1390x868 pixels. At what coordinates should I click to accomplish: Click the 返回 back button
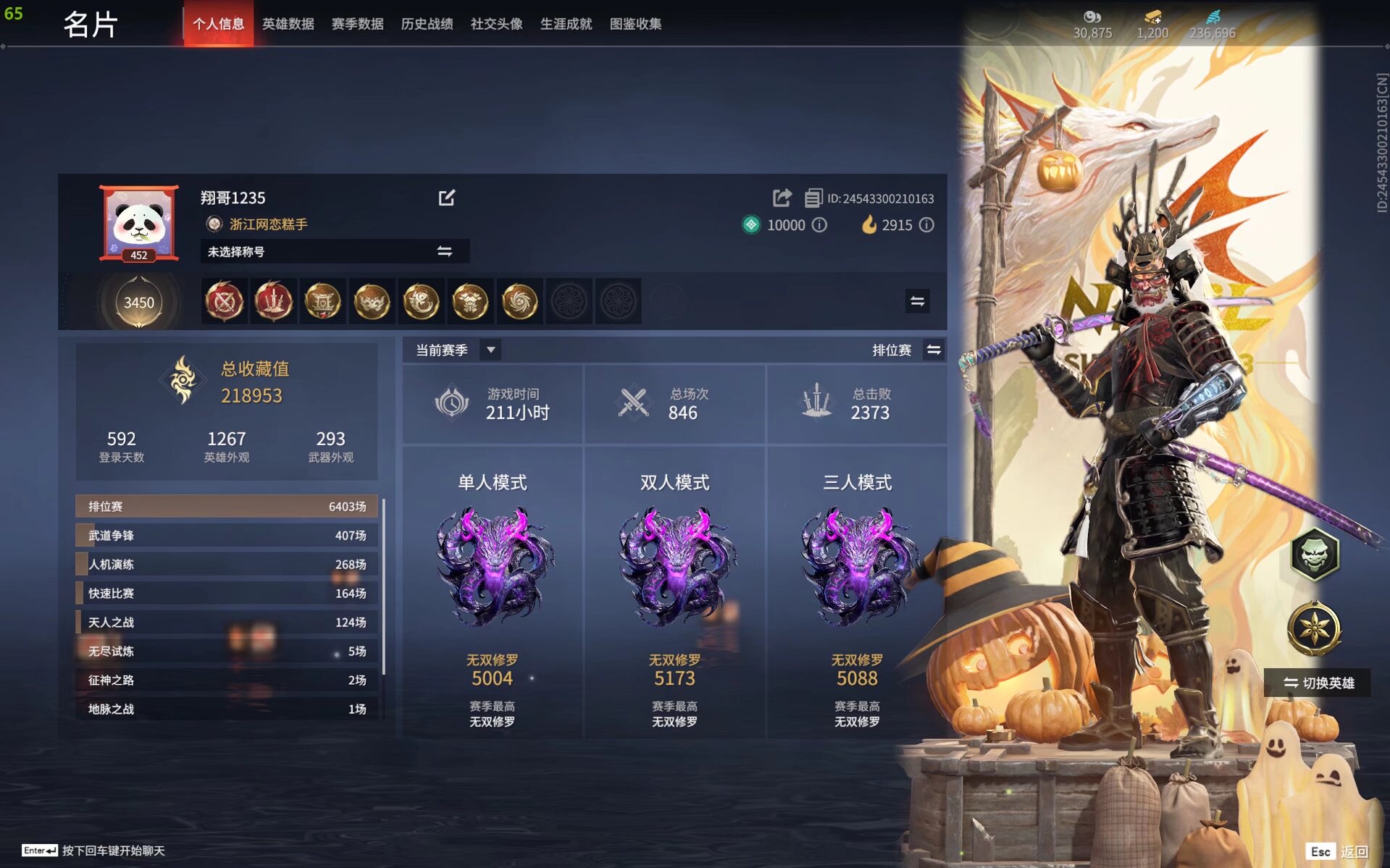pos(1353,851)
